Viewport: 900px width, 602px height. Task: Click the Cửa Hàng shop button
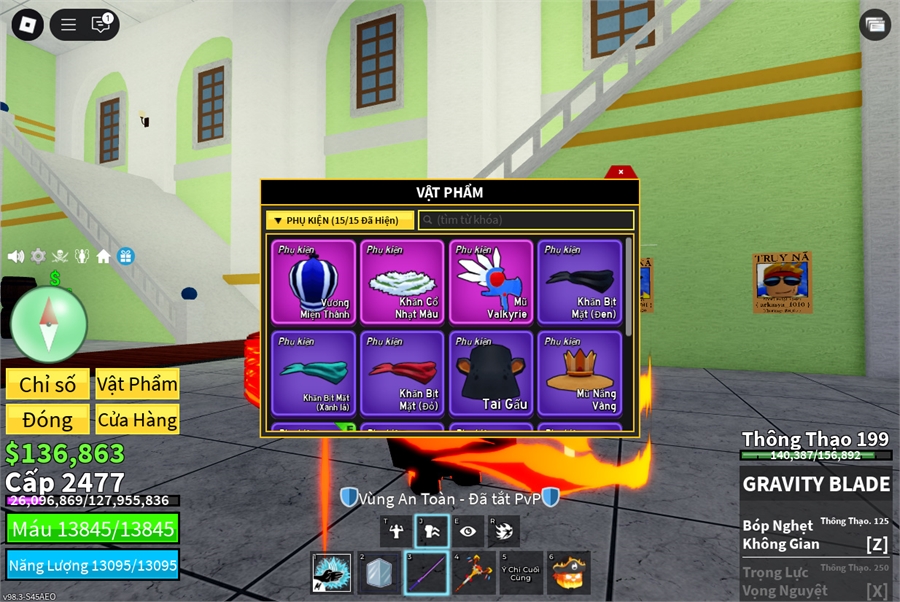click(137, 420)
